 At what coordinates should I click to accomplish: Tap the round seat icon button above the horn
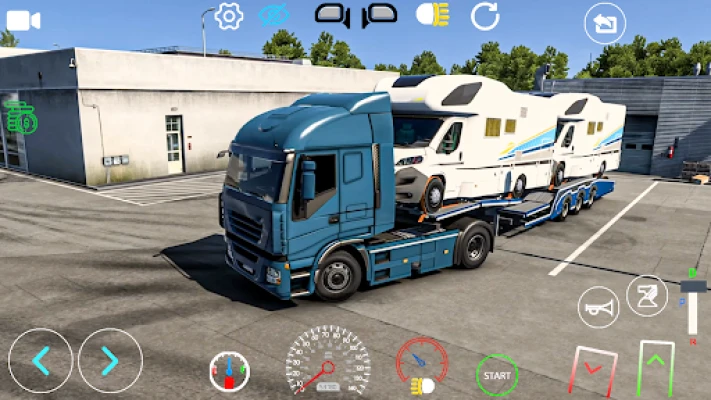(647, 295)
